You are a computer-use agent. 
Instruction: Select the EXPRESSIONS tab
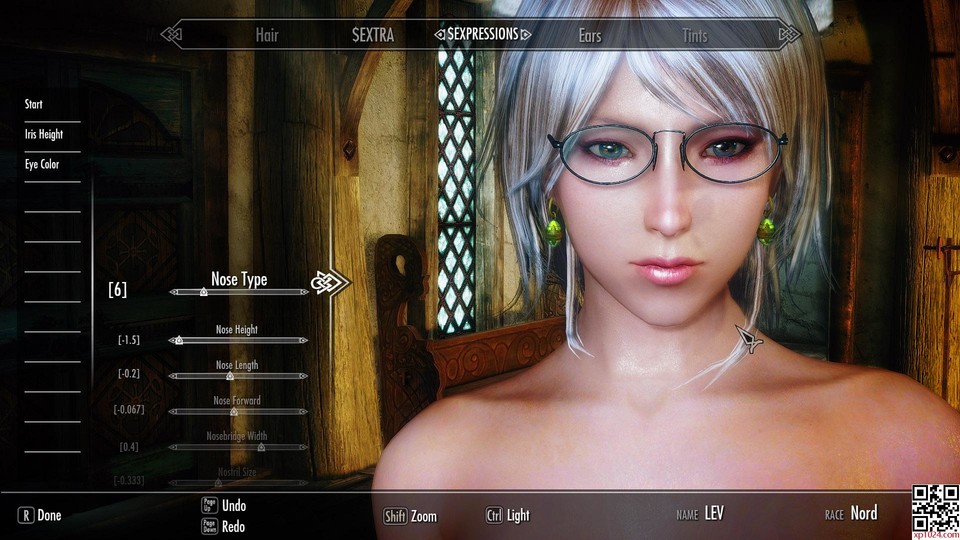coord(483,34)
